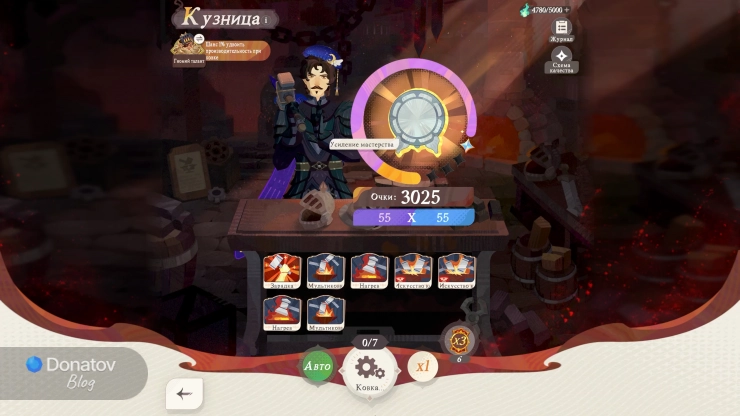Open the Журнал log
Viewport: 740px width, 416px height.
point(562,28)
